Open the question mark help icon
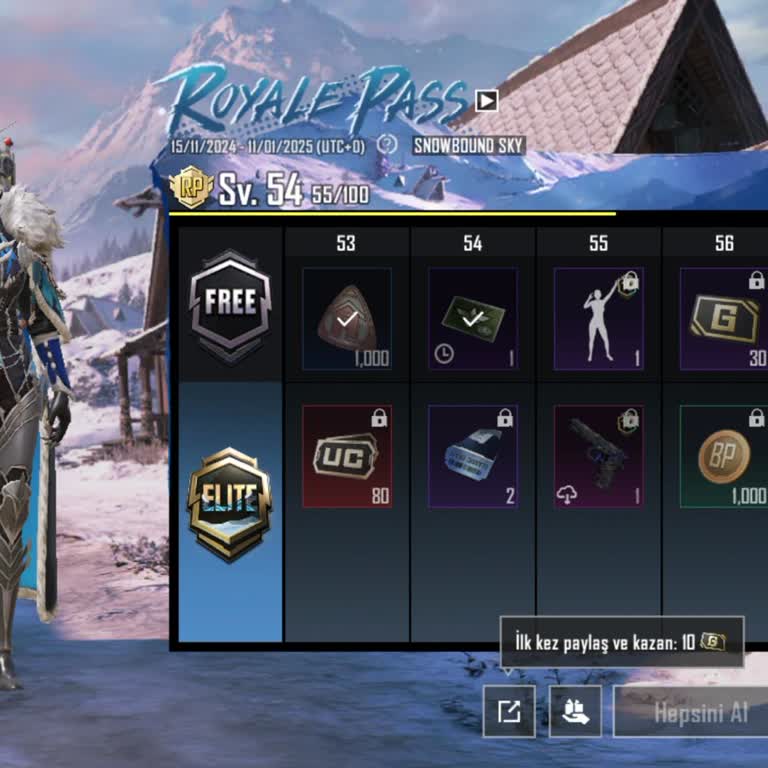The image size is (768, 768). (387, 145)
